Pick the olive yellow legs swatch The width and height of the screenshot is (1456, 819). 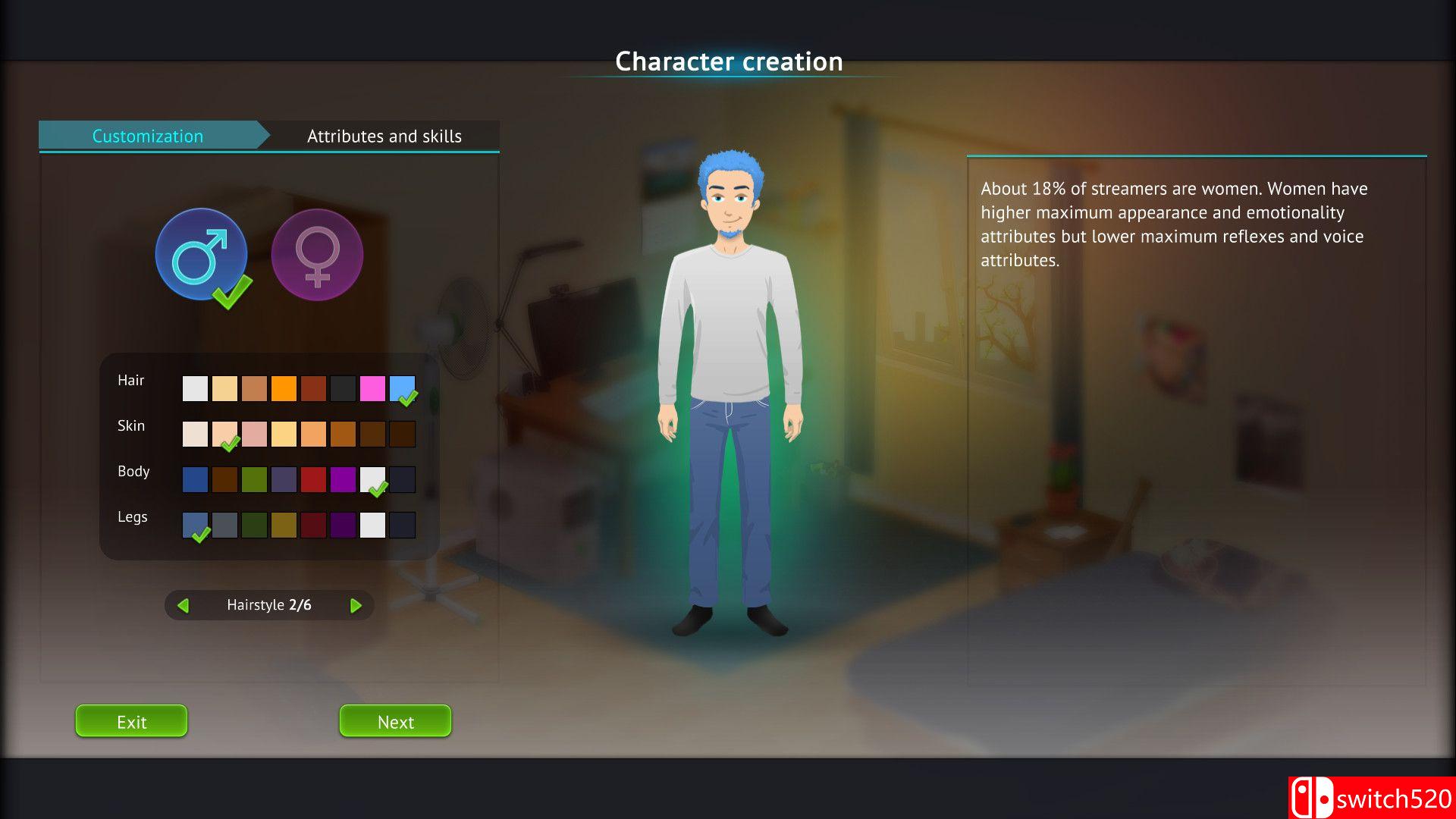(x=284, y=525)
